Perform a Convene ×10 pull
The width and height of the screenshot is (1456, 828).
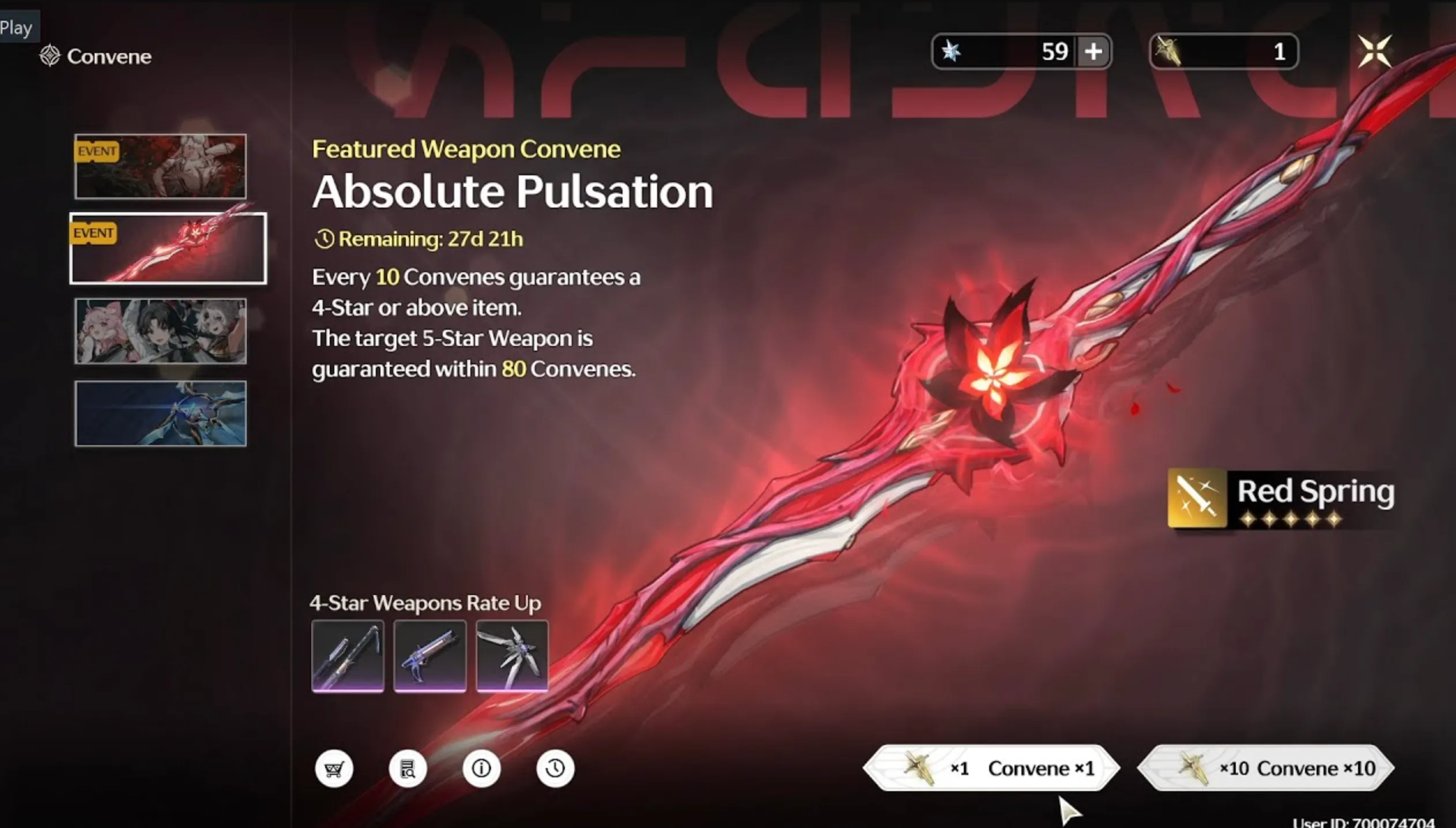[1266, 768]
